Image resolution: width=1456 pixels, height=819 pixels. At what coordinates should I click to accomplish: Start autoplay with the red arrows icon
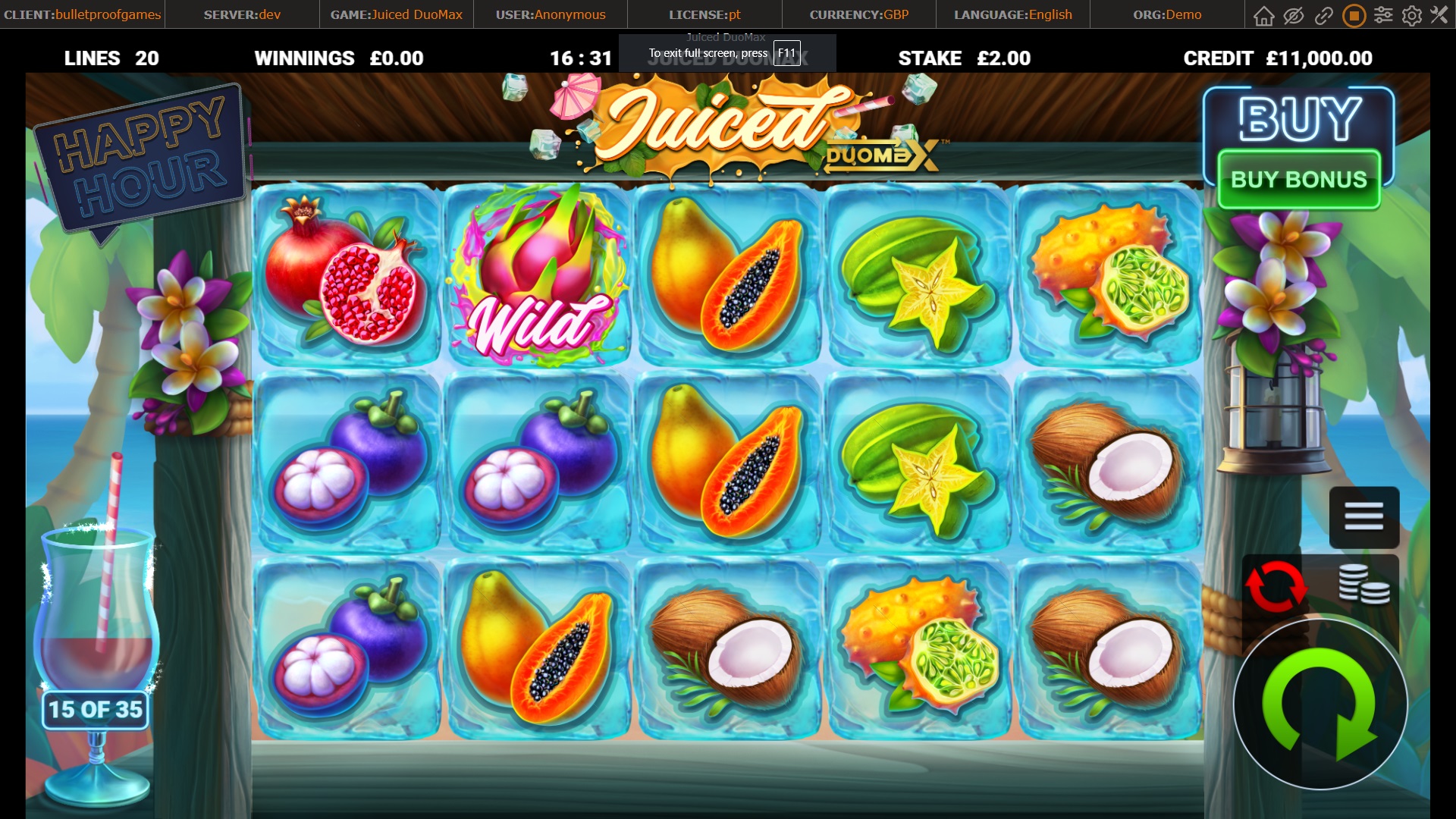coord(1276,586)
